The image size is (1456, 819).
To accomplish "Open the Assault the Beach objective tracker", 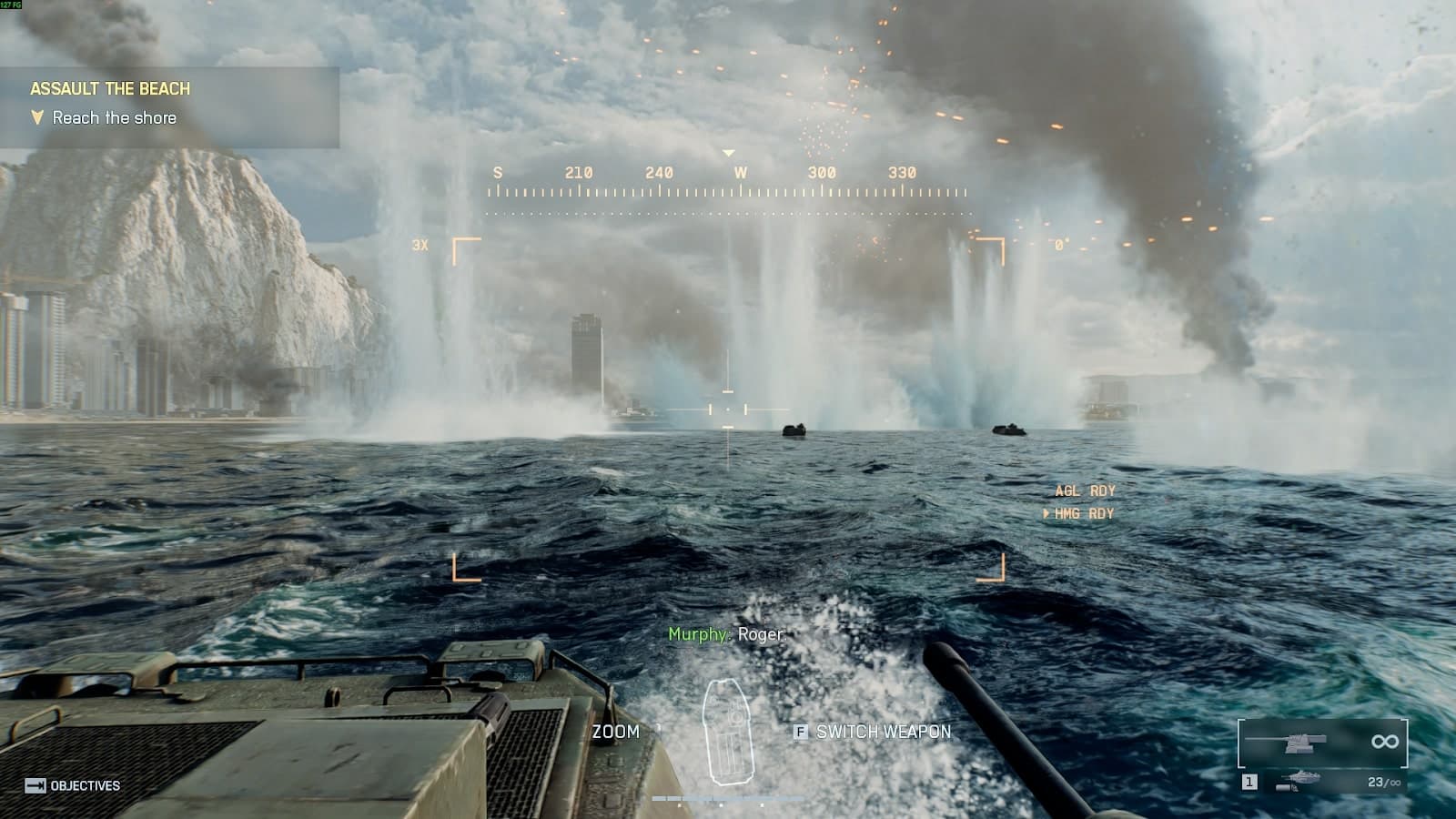I will click(110, 89).
